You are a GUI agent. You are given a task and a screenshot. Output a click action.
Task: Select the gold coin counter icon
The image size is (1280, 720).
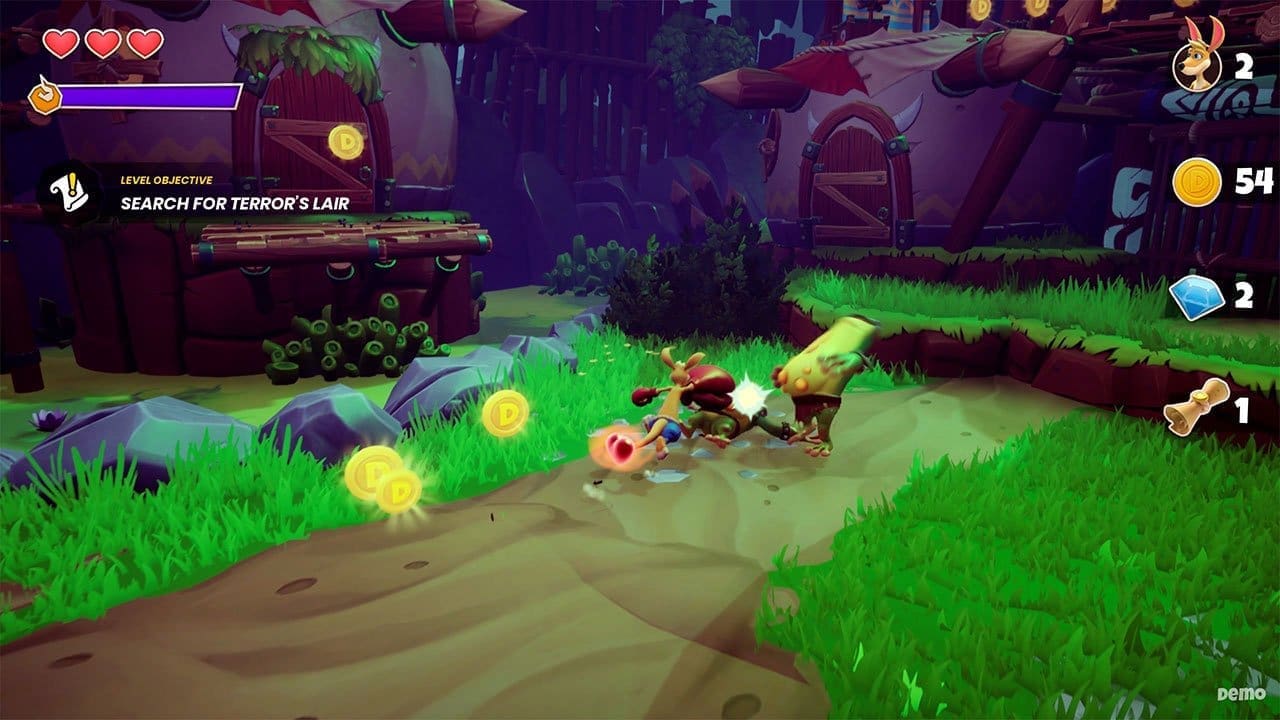[1197, 182]
